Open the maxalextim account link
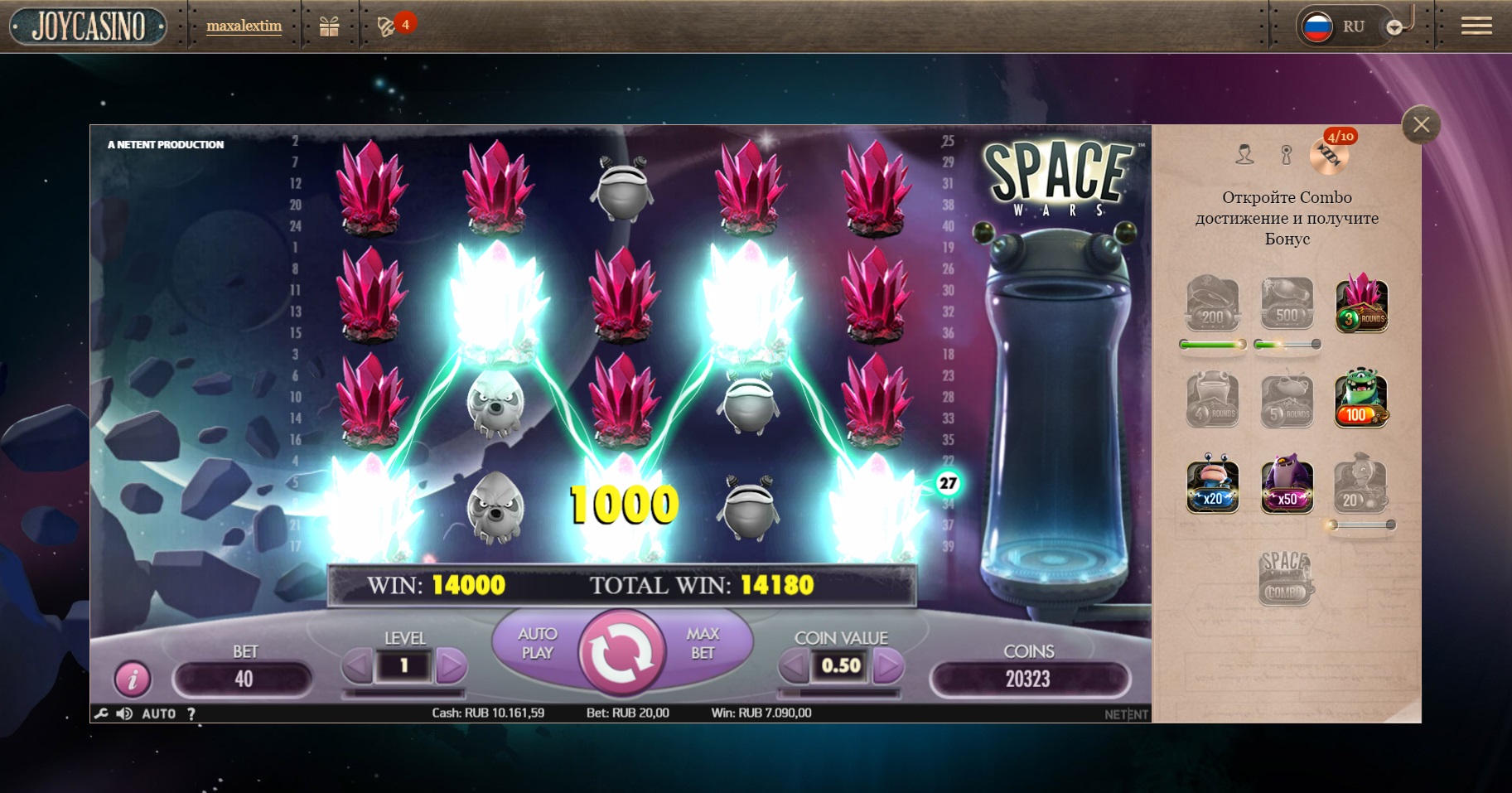The width and height of the screenshot is (1512, 793). (x=244, y=26)
